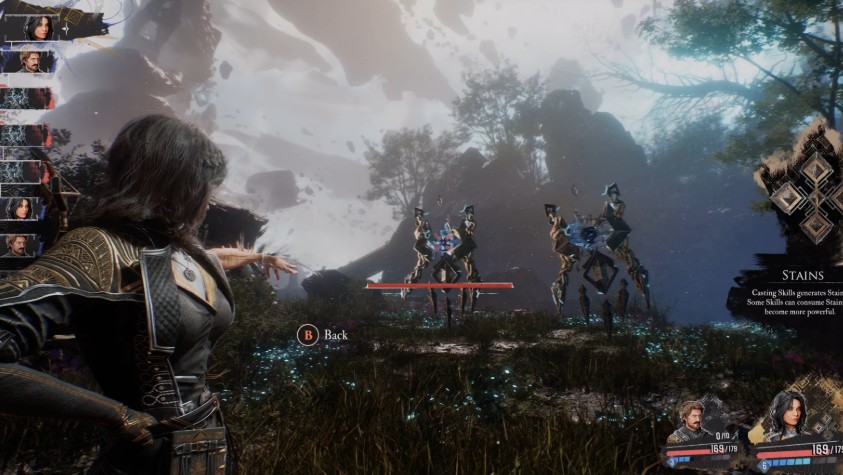The image size is (843, 475).
Task: Select Gustave's portrait right after Lune's current turn
Action: [x=32, y=62]
